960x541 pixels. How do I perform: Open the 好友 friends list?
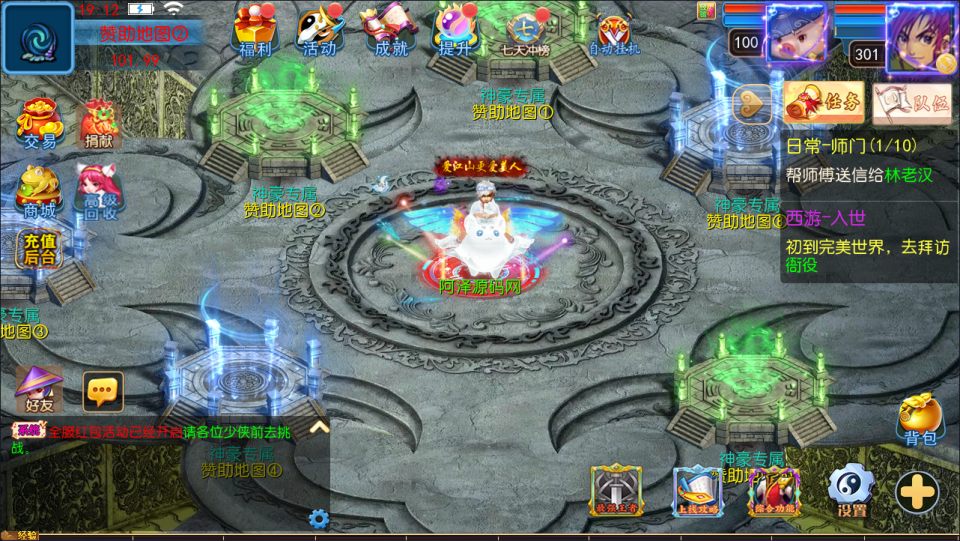click(x=40, y=389)
